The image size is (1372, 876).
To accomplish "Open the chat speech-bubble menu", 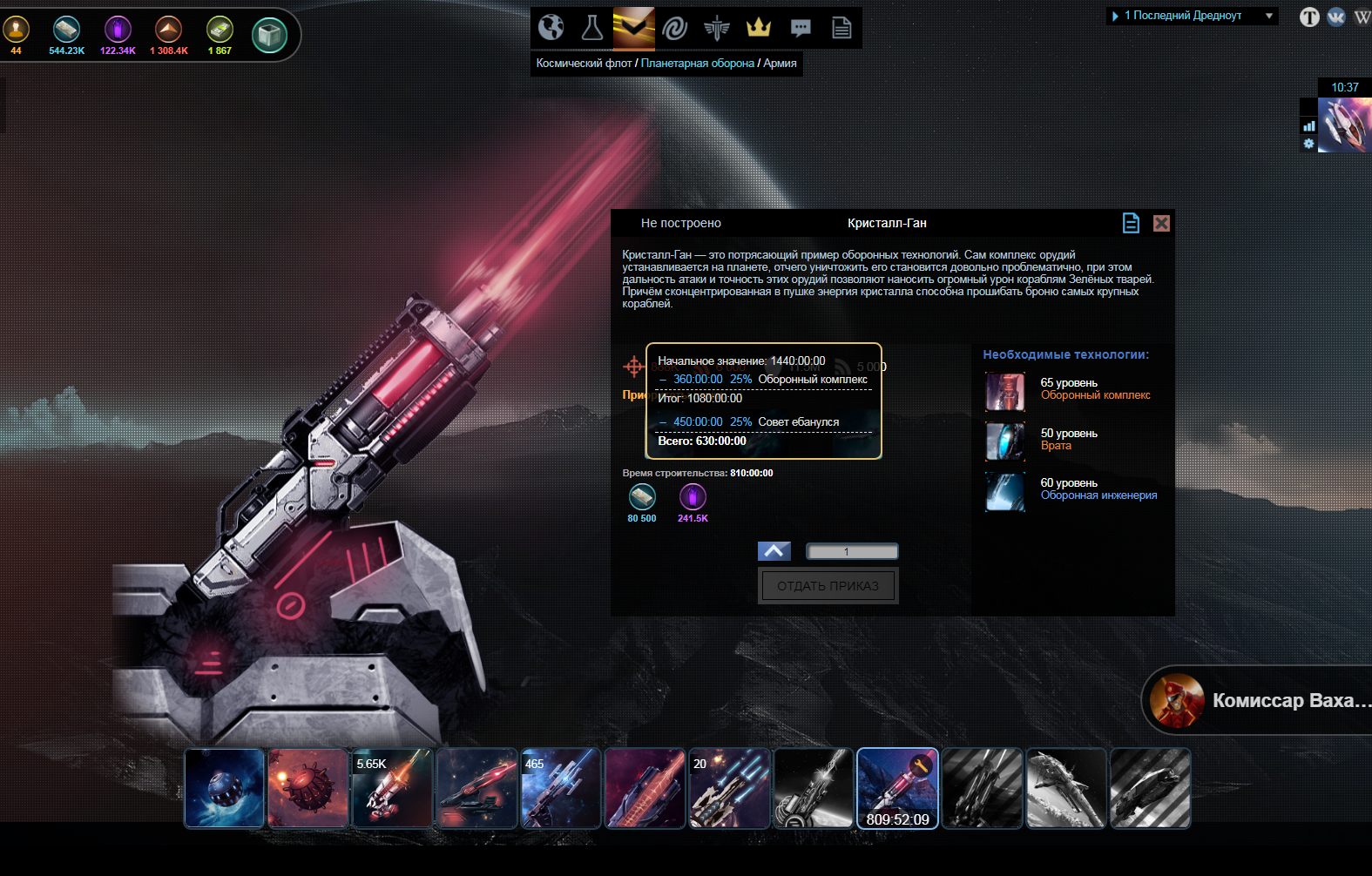I will pos(801,28).
